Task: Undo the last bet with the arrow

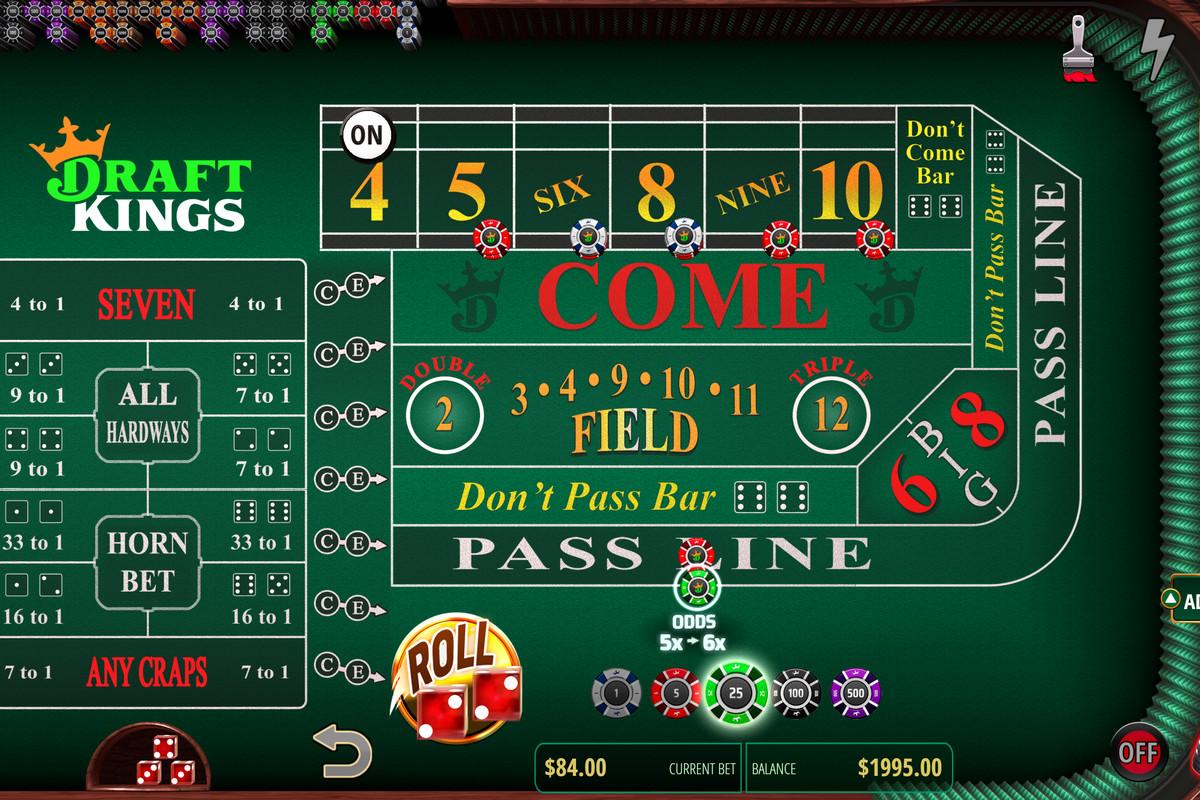Action: coord(343,752)
